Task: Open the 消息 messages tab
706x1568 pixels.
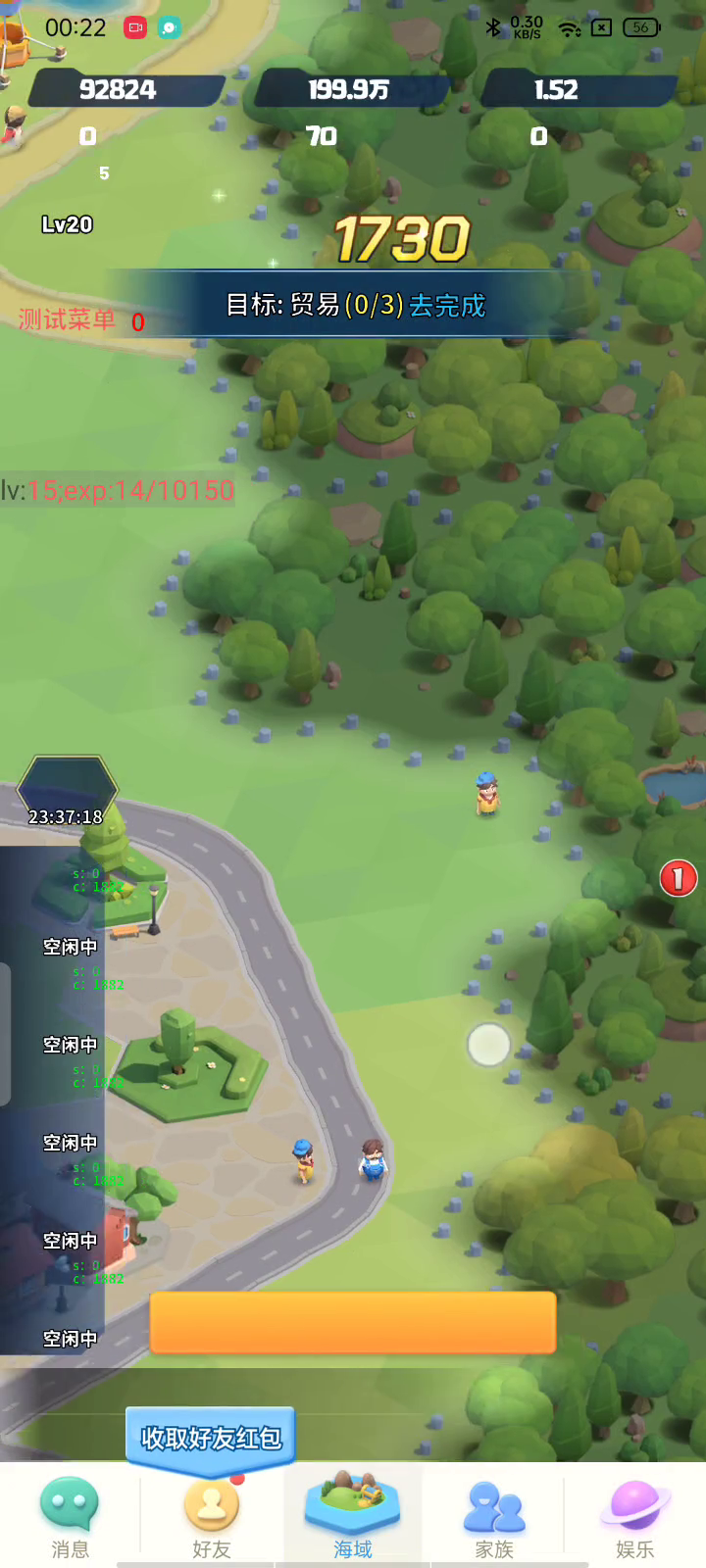Action: (x=70, y=1516)
